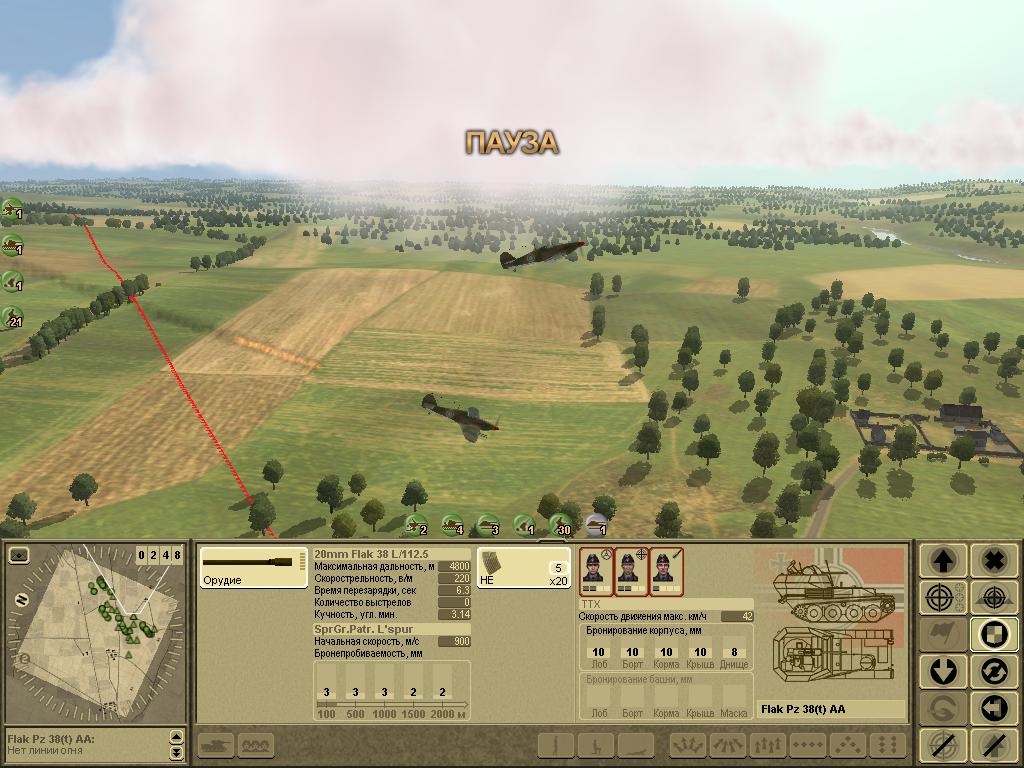This screenshot has width=1024, height=768.
Task: Activate the up-arrow move forward order
Action: 941,561
